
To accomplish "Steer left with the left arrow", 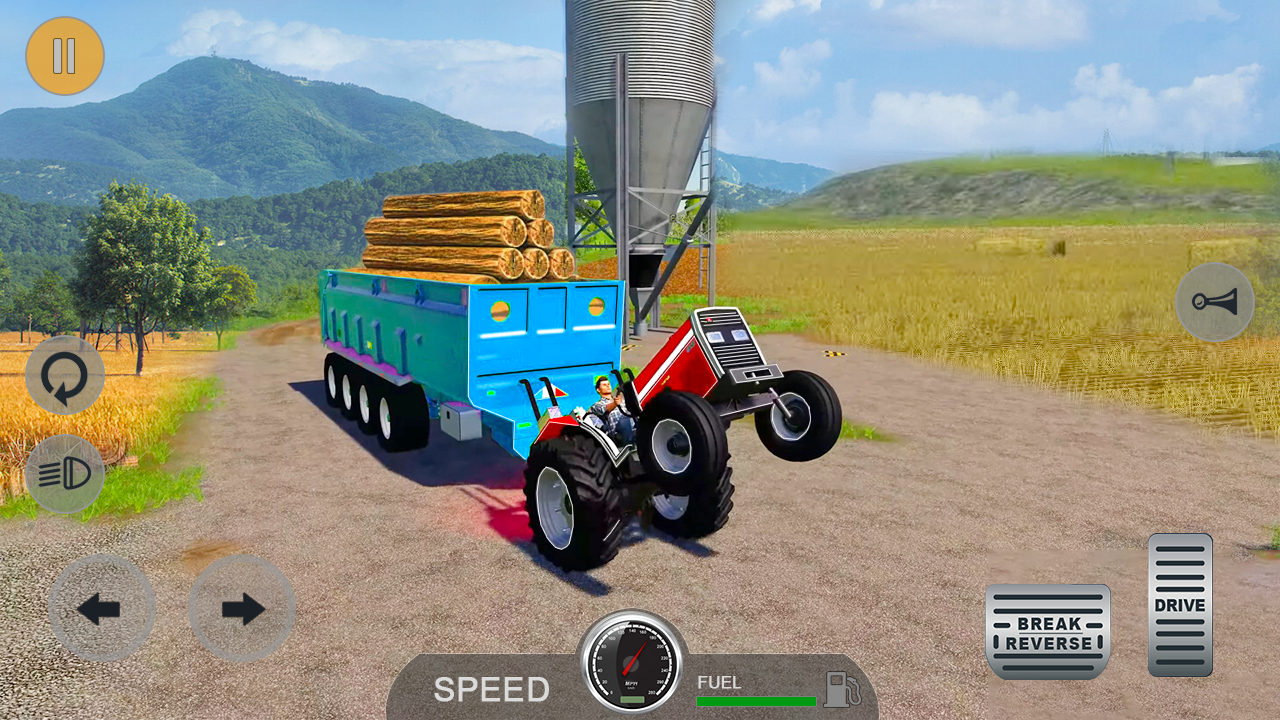I will coord(101,608).
